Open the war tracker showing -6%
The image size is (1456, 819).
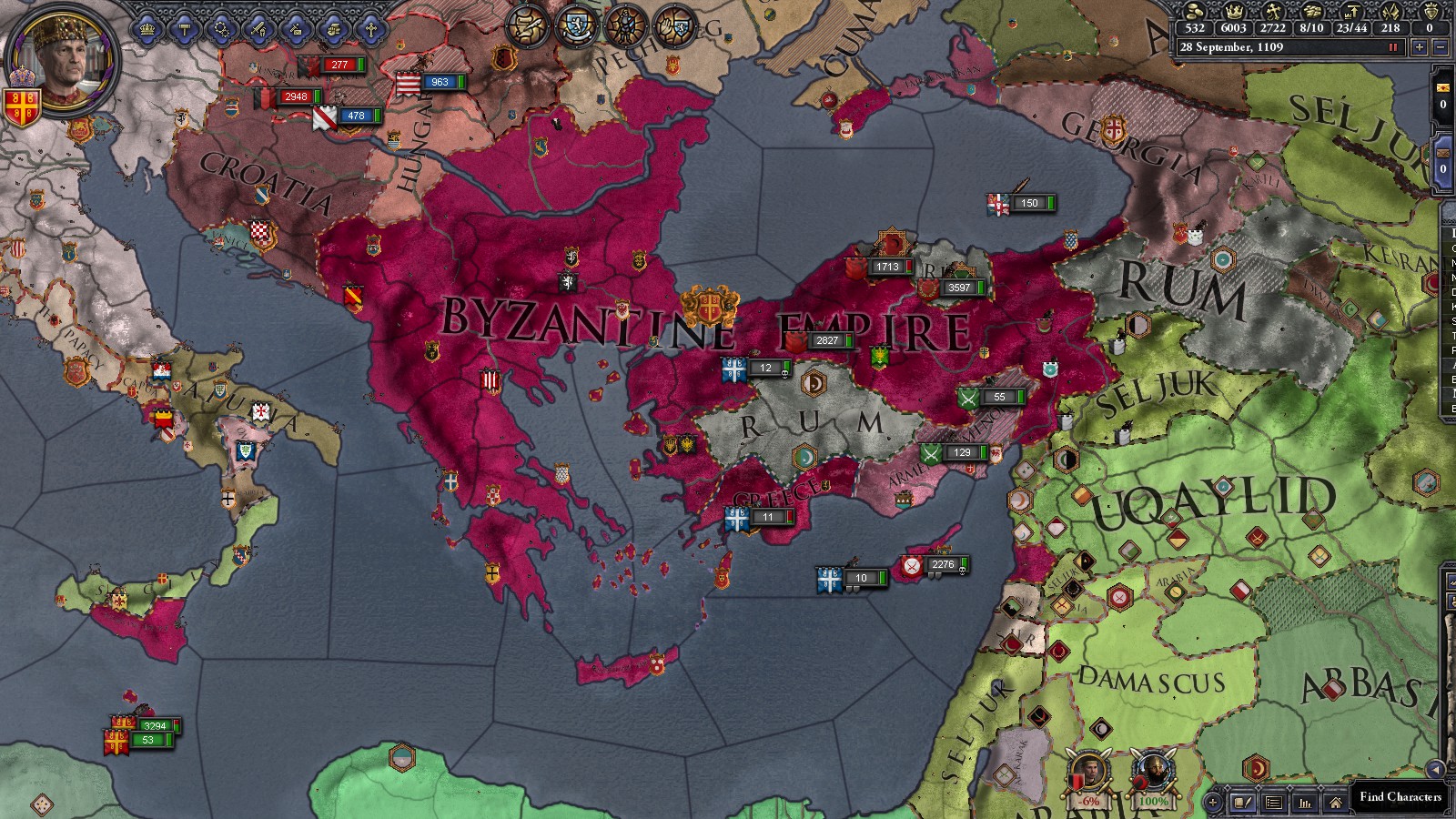(1088, 778)
